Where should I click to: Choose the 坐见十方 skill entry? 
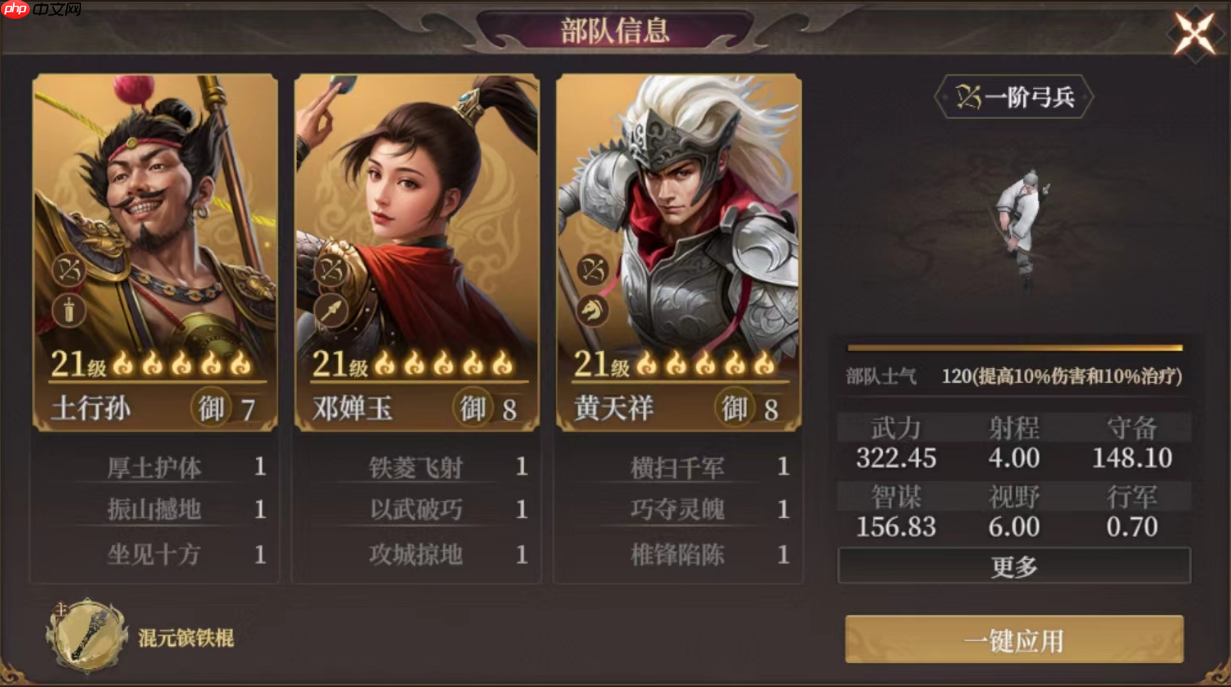point(155,554)
